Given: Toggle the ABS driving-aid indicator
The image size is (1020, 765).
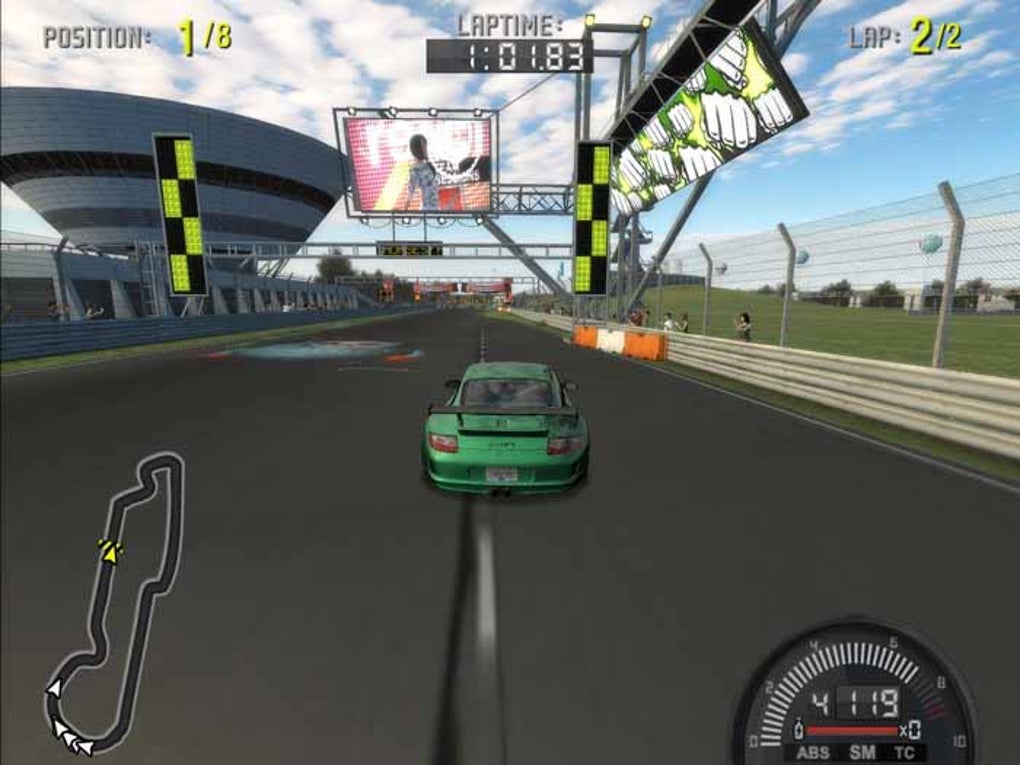Looking at the screenshot, I should click(813, 752).
